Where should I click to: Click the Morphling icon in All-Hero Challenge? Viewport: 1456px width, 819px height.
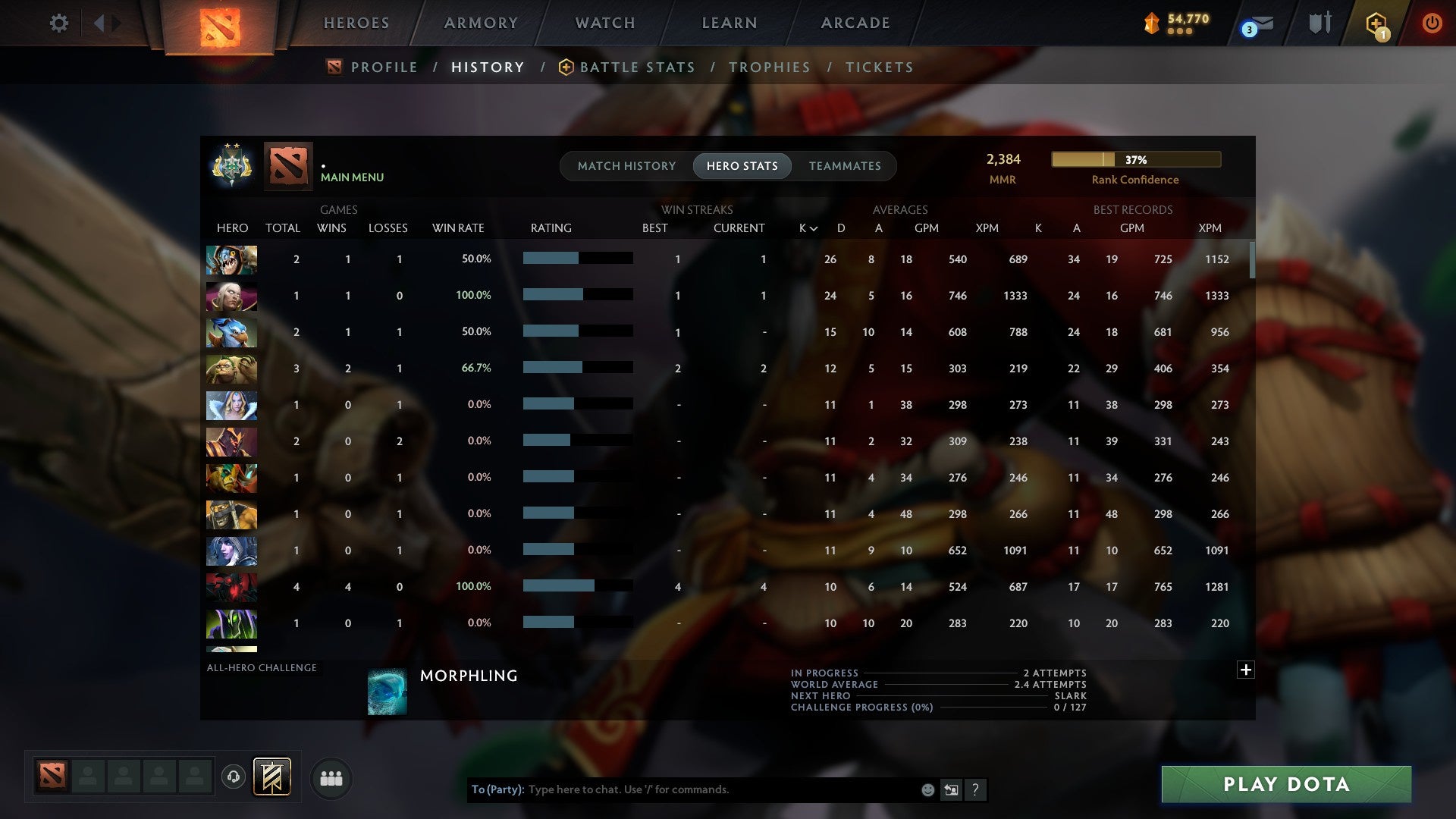[x=388, y=691]
